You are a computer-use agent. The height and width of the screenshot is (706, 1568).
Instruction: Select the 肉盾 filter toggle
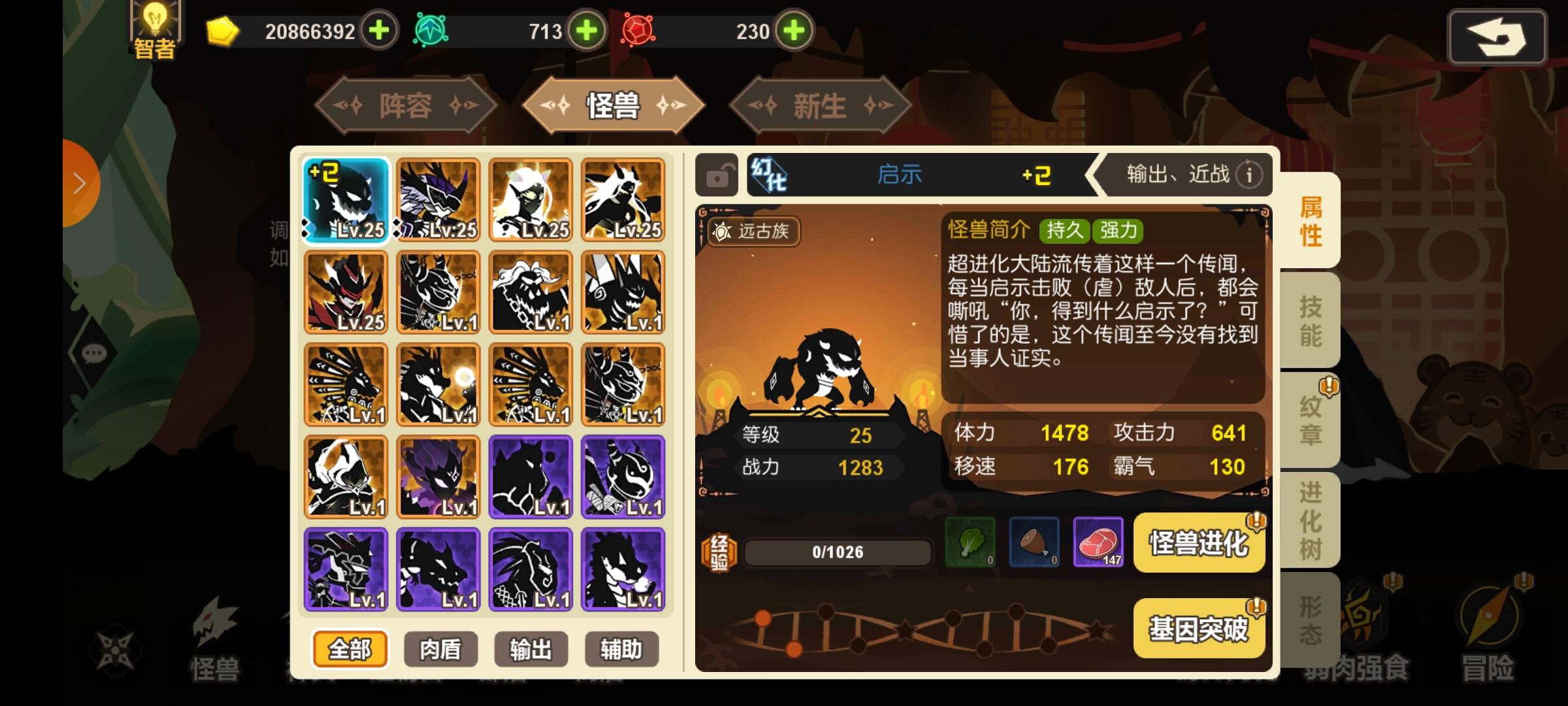click(440, 648)
